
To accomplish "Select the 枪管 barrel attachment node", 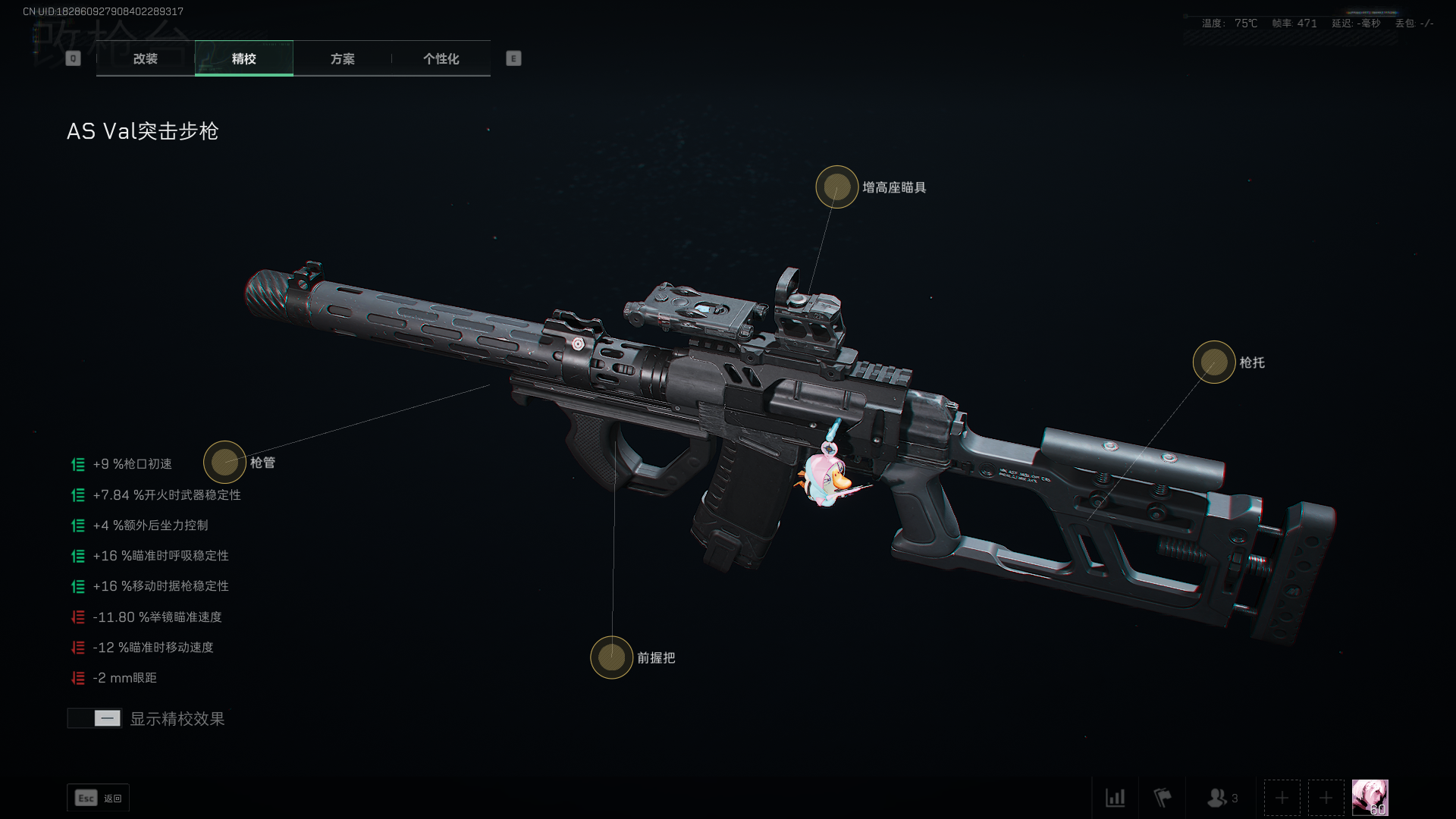I will (224, 462).
